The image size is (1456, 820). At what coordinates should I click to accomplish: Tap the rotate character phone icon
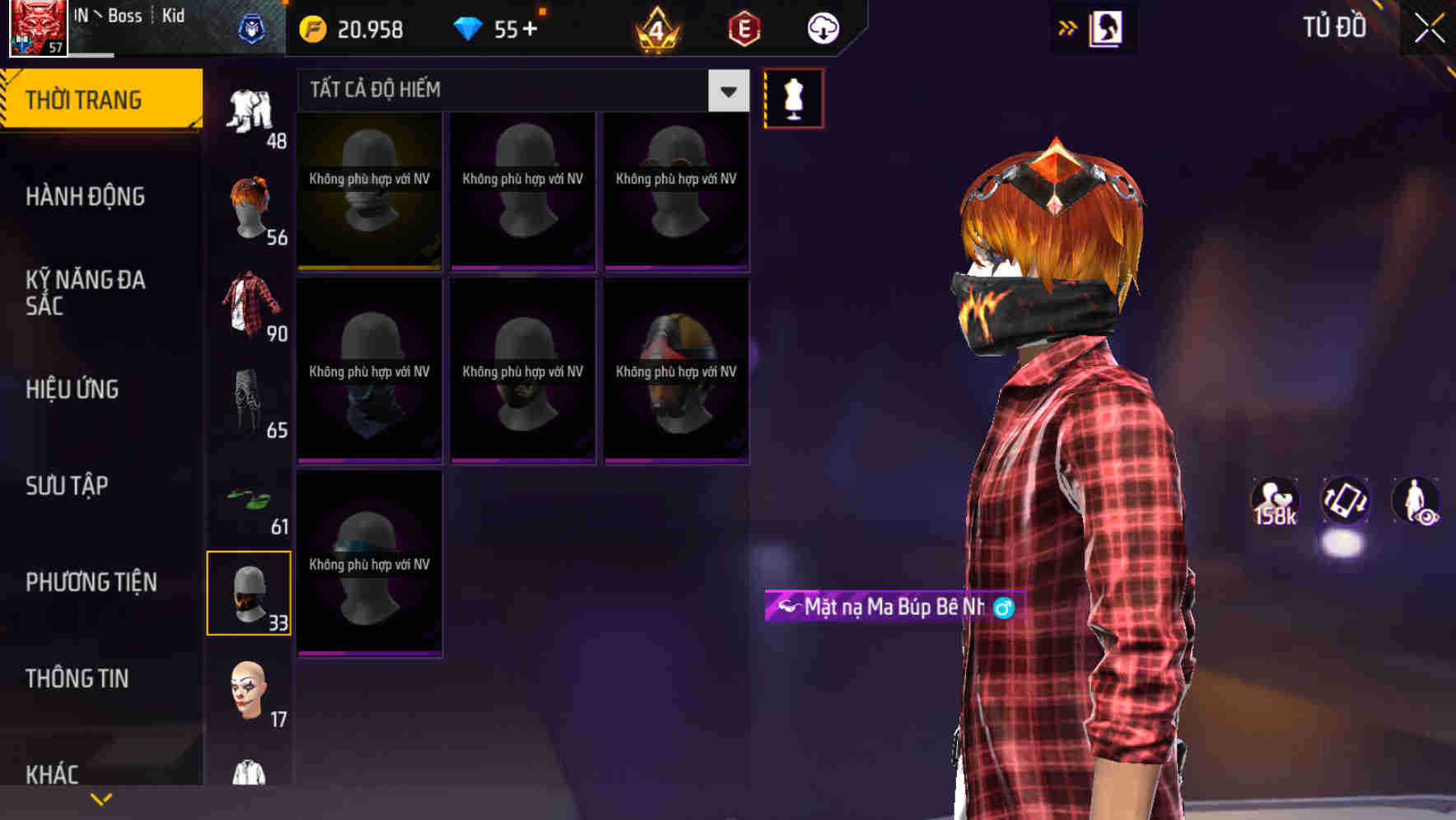click(1345, 501)
